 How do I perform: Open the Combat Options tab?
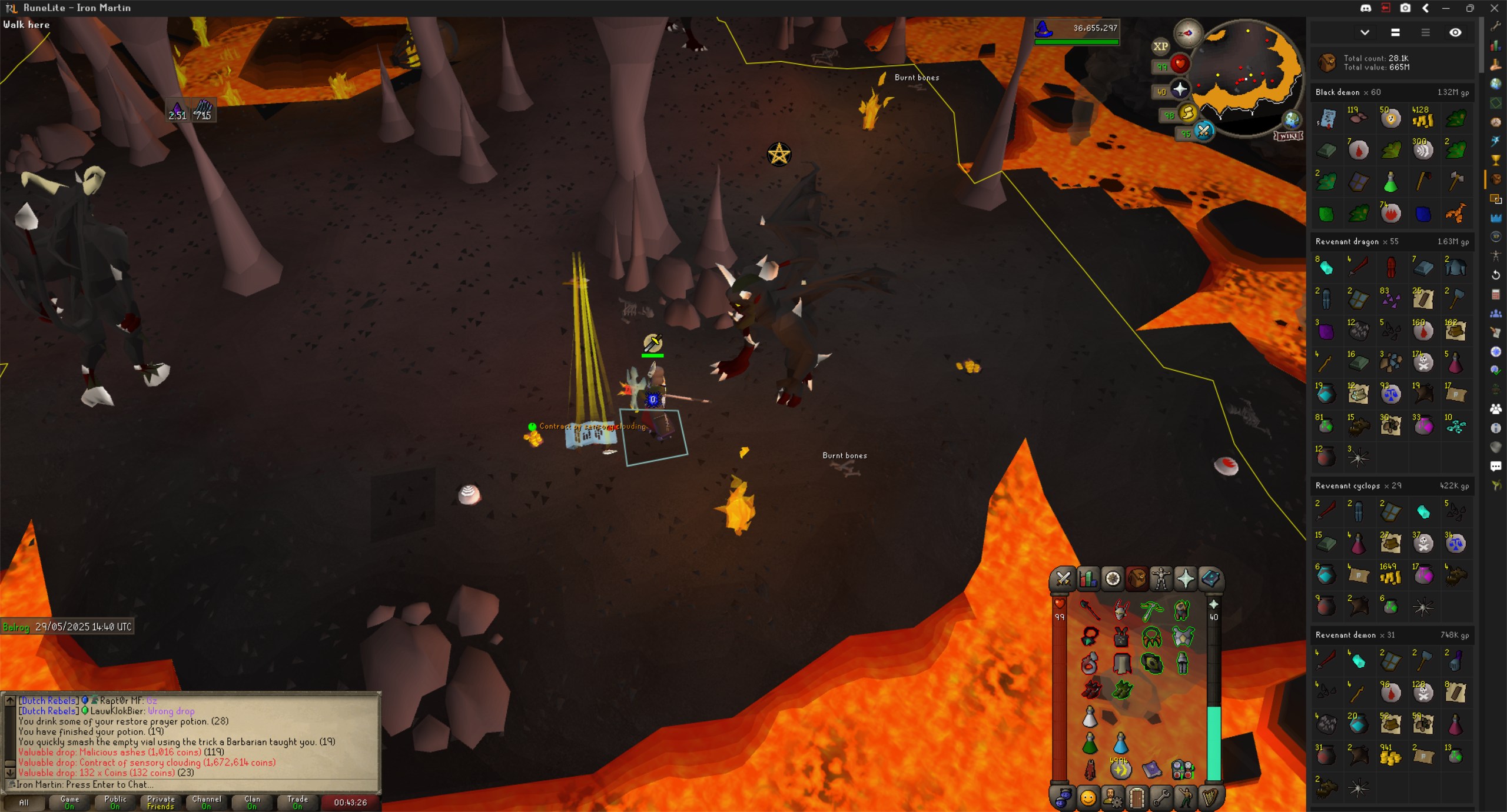point(1063,579)
